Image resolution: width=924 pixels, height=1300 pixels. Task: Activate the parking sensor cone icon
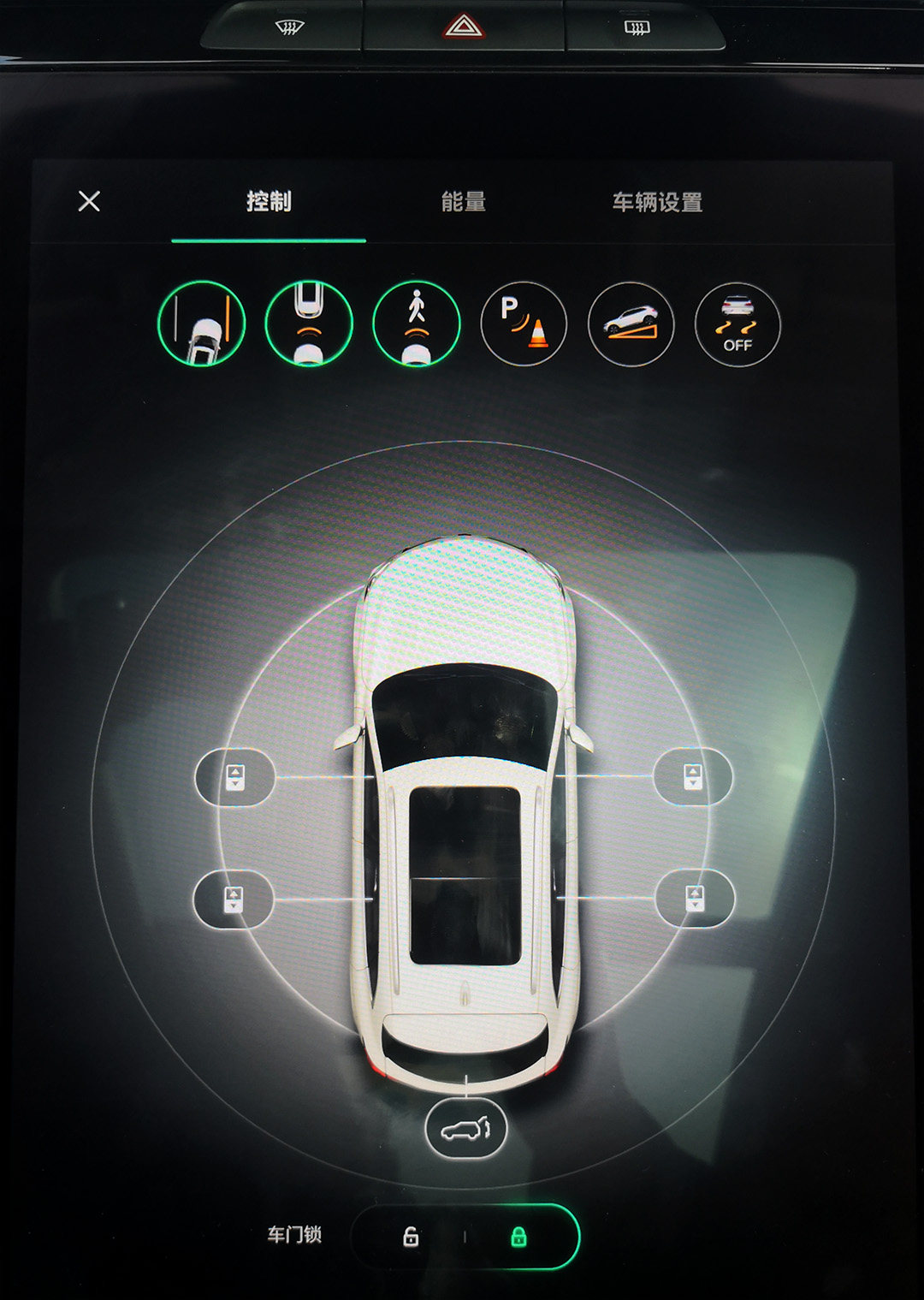click(524, 324)
